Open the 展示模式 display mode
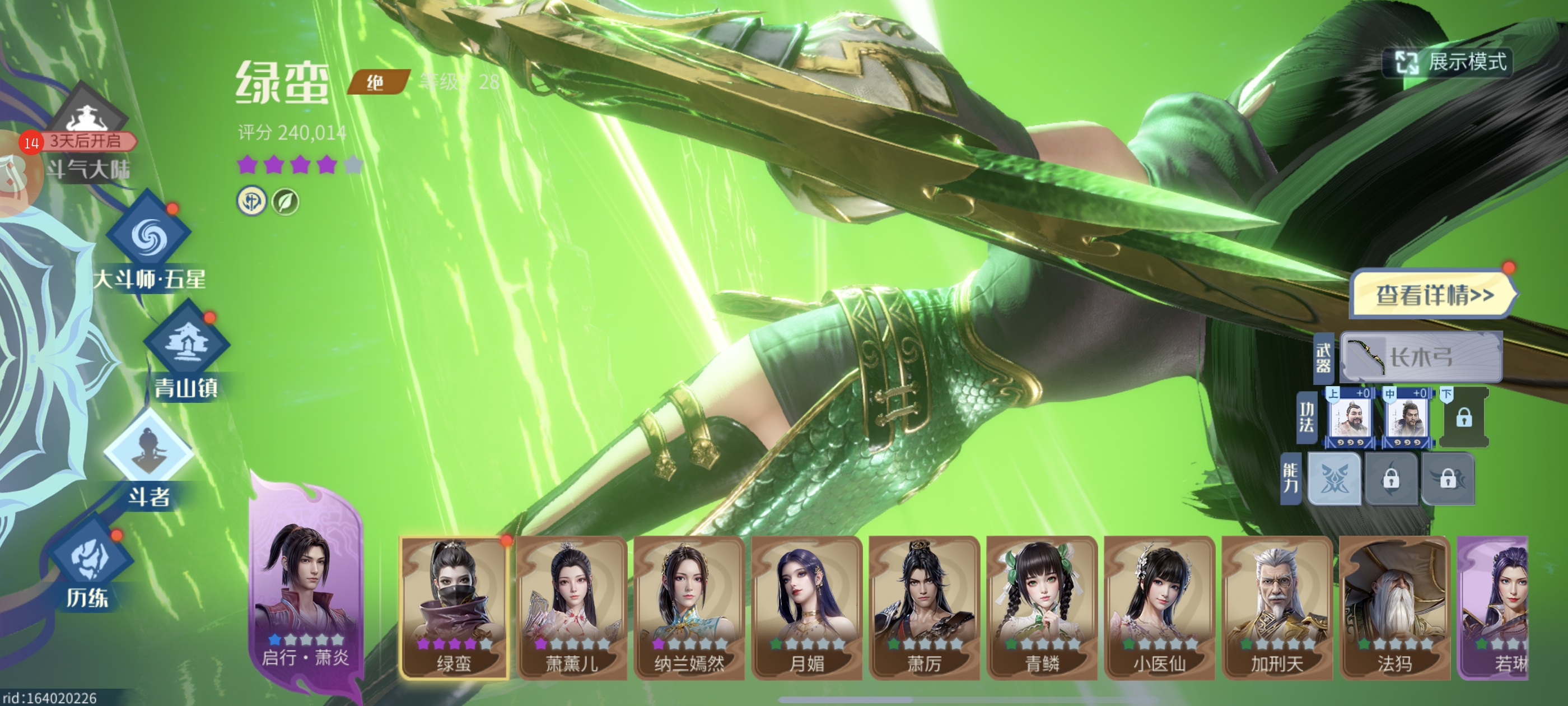1568x706 pixels. pos(1449,62)
